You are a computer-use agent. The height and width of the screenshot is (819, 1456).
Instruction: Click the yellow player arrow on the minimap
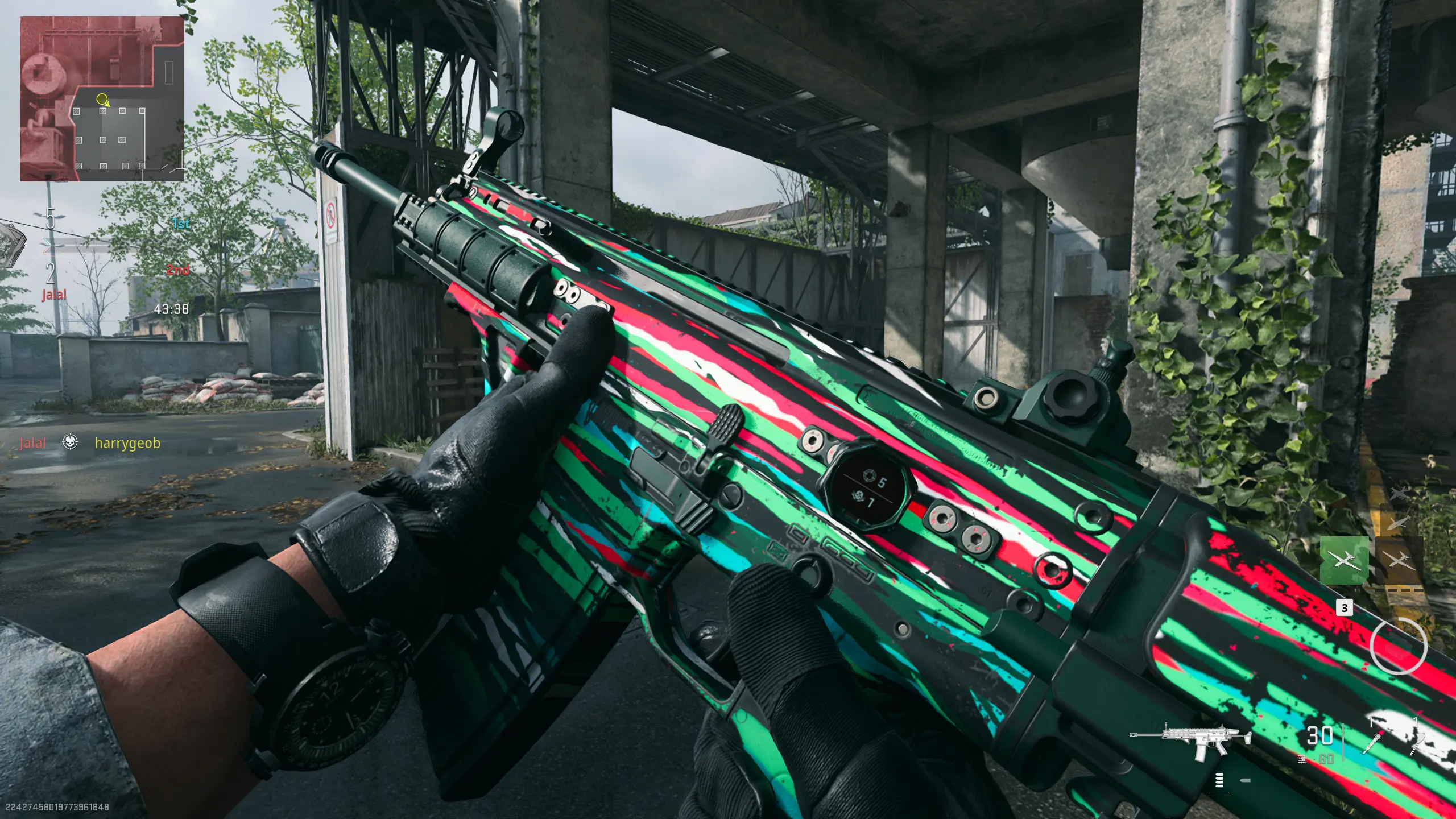pyautogui.click(x=103, y=101)
